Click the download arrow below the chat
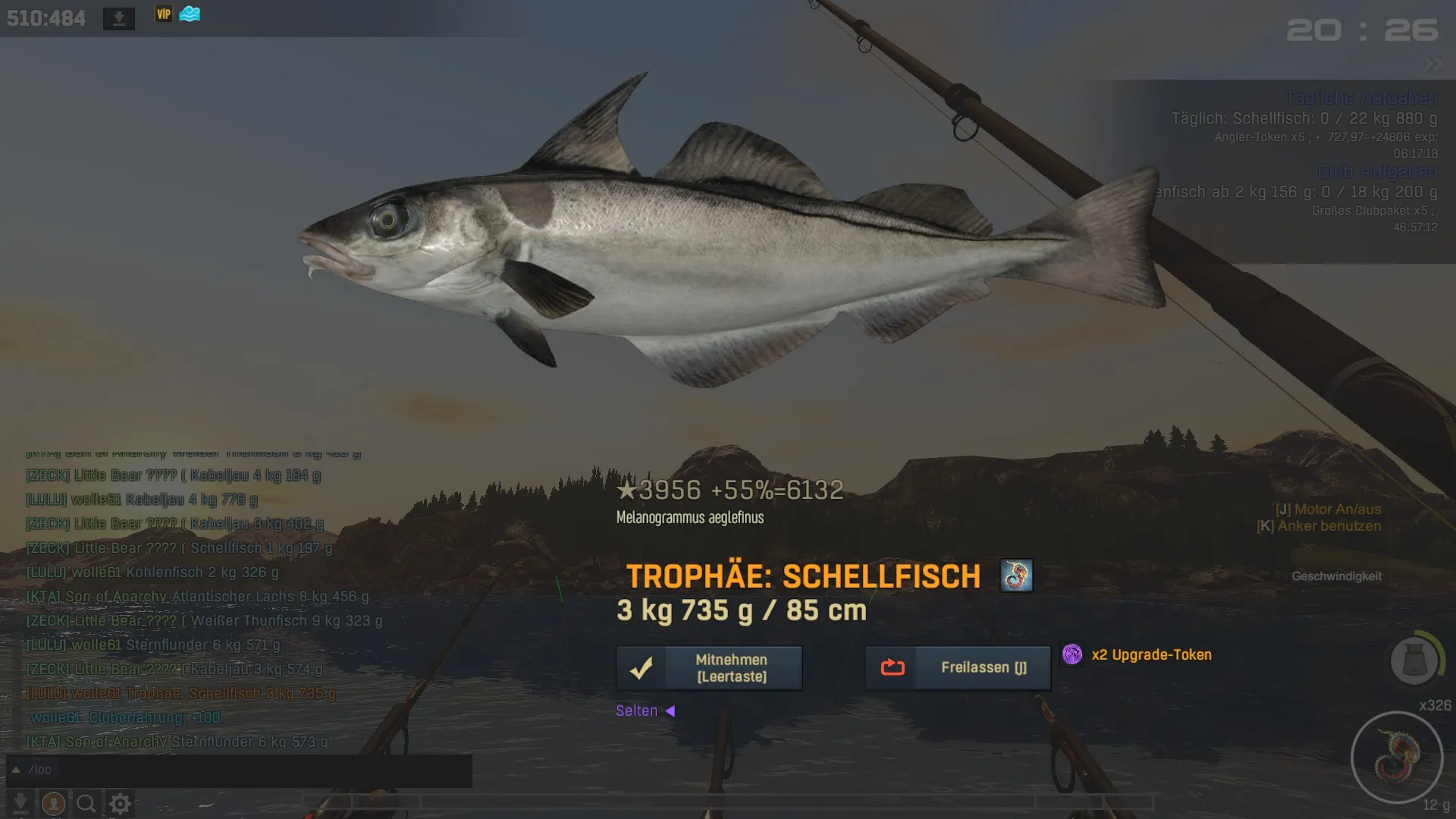Screen dimensions: 1456x819 pyautogui.click(x=20, y=803)
